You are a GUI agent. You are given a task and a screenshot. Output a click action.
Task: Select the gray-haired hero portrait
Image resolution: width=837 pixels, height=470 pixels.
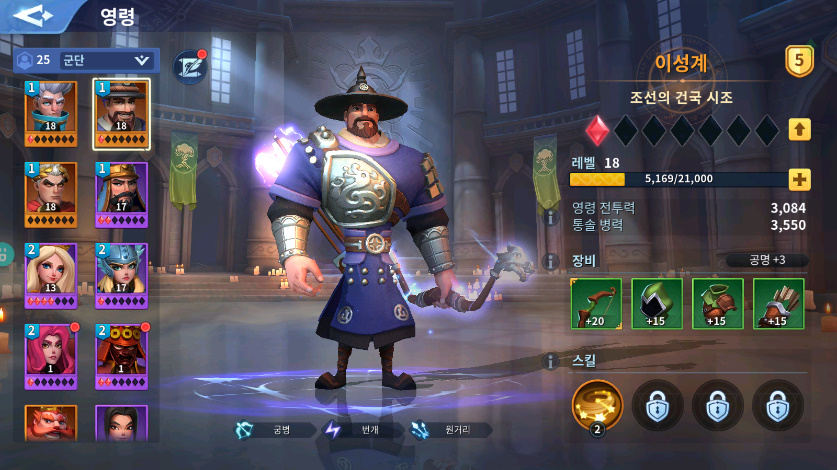(51, 113)
